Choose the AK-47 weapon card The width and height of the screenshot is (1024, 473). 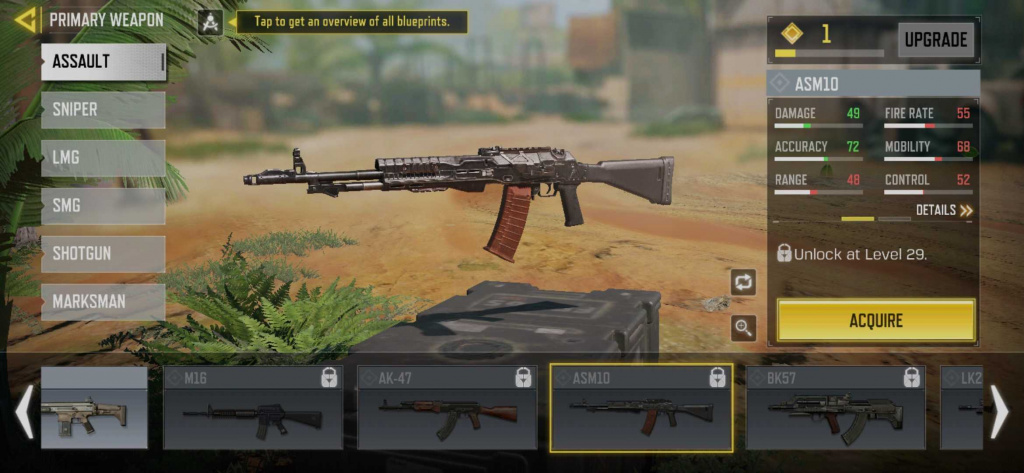point(447,408)
